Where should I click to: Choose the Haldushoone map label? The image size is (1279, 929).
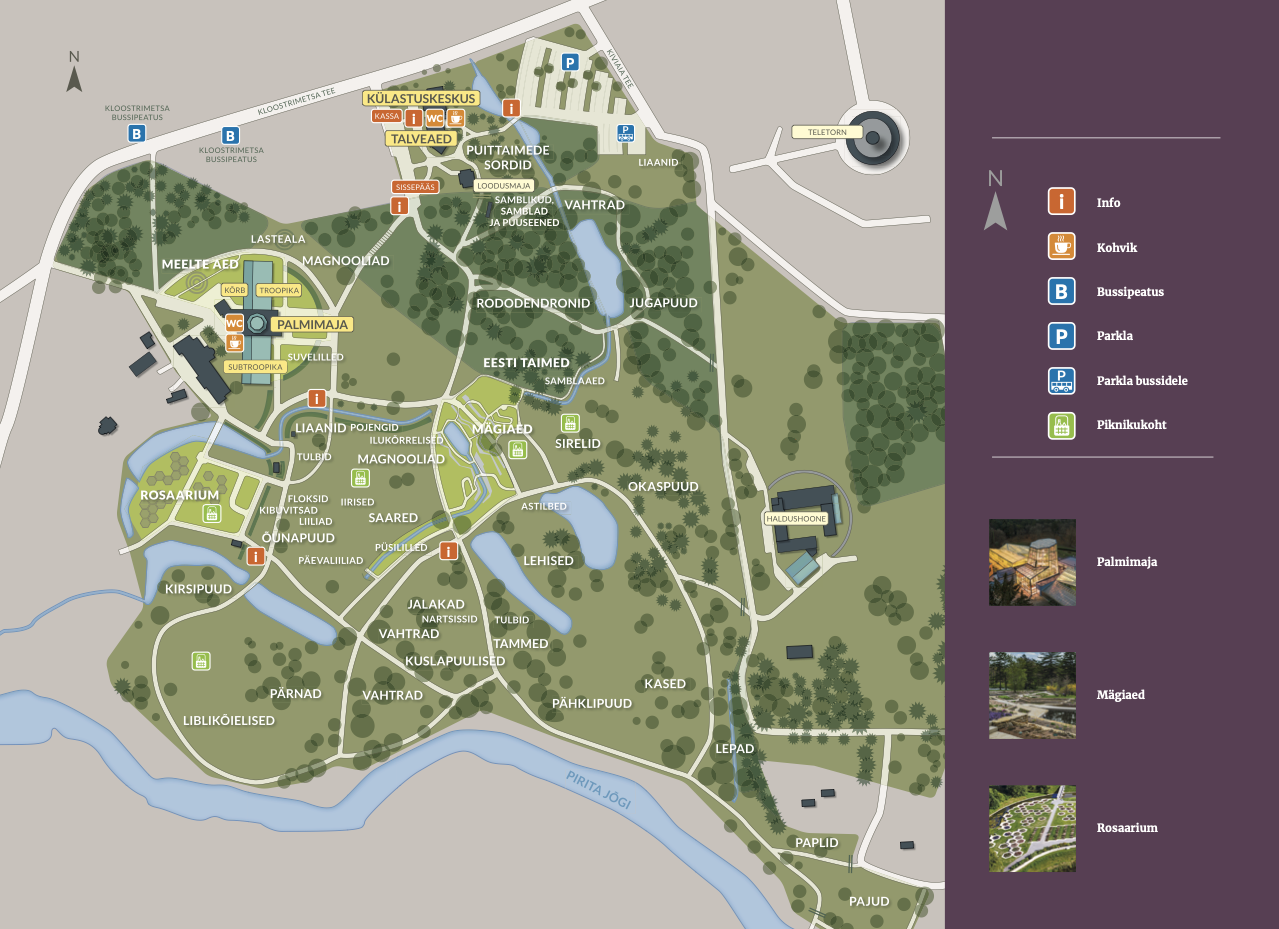(796, 519)
